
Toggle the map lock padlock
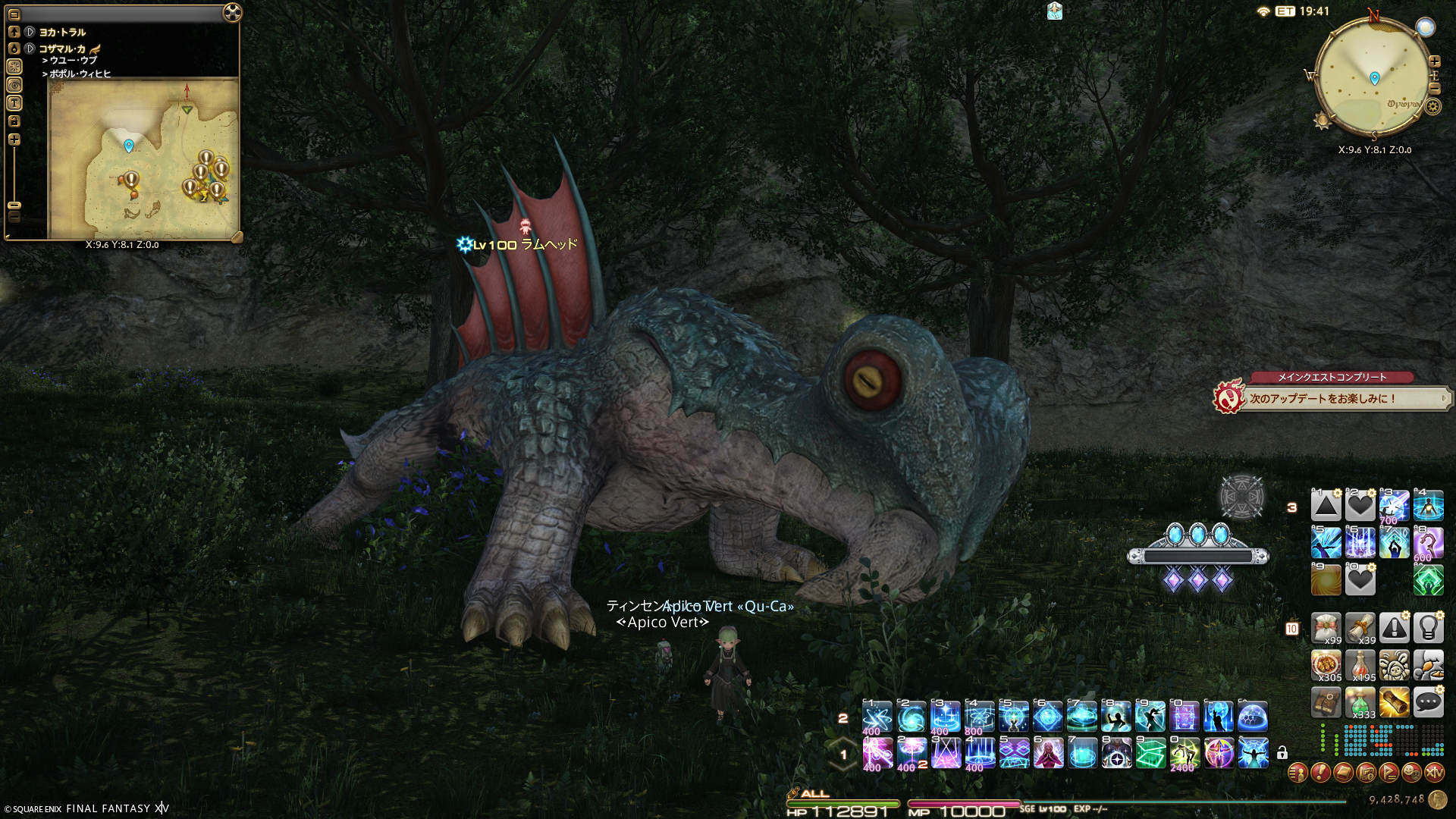tap(14, 121)
